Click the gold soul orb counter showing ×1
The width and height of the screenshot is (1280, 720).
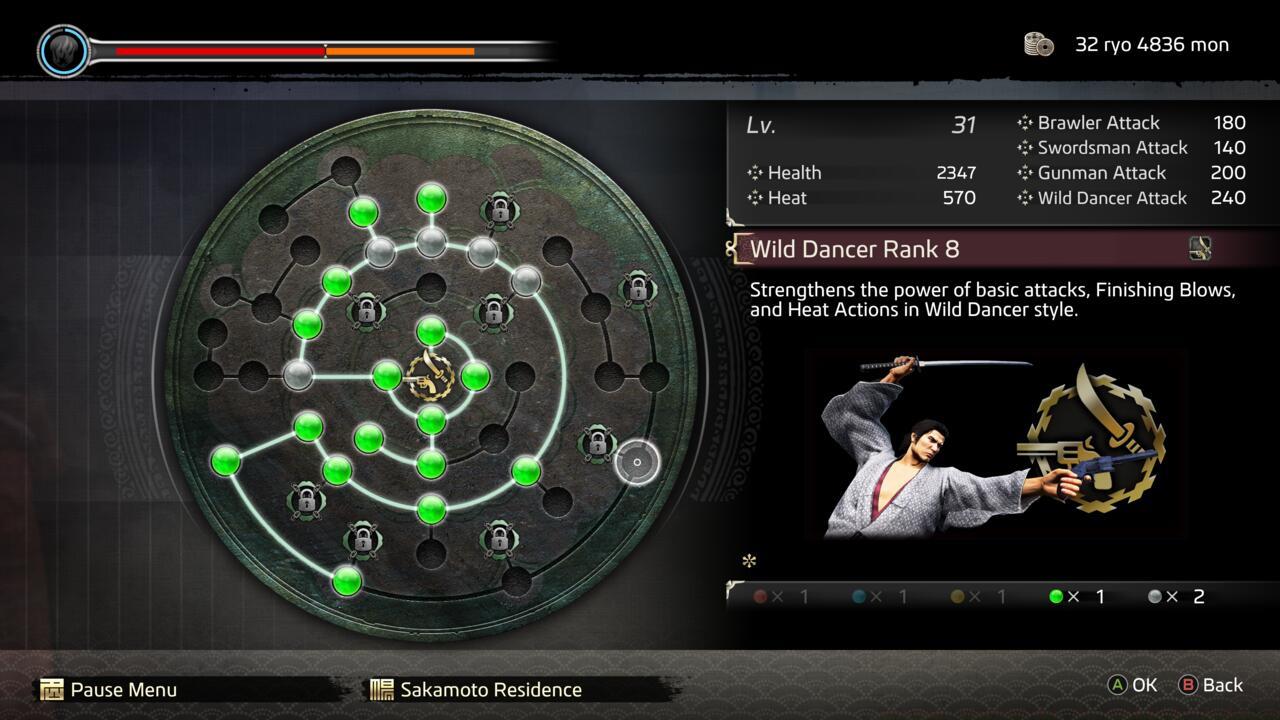click(957, 596)
